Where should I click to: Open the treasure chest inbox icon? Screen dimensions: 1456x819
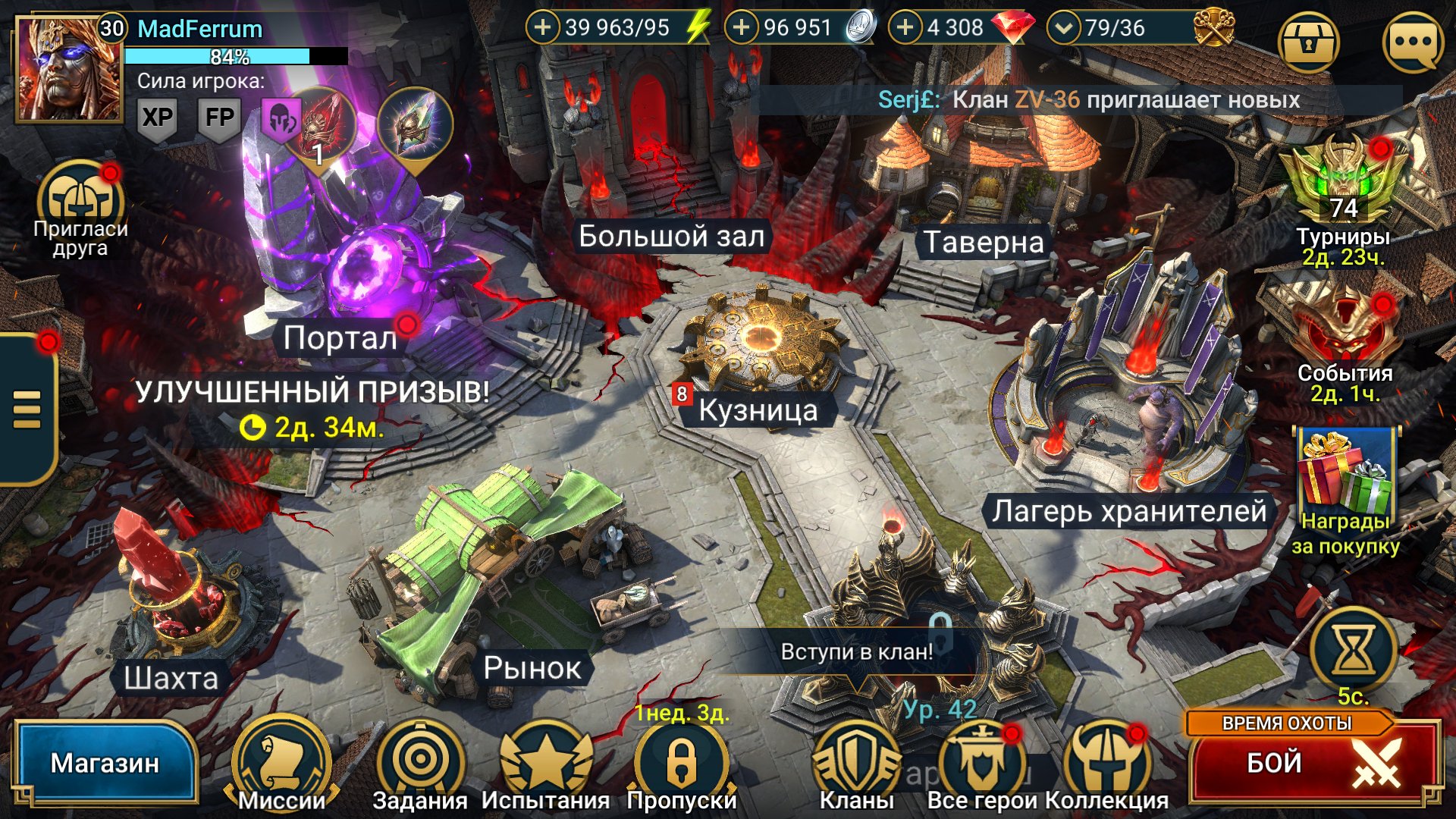point(1308,43)
